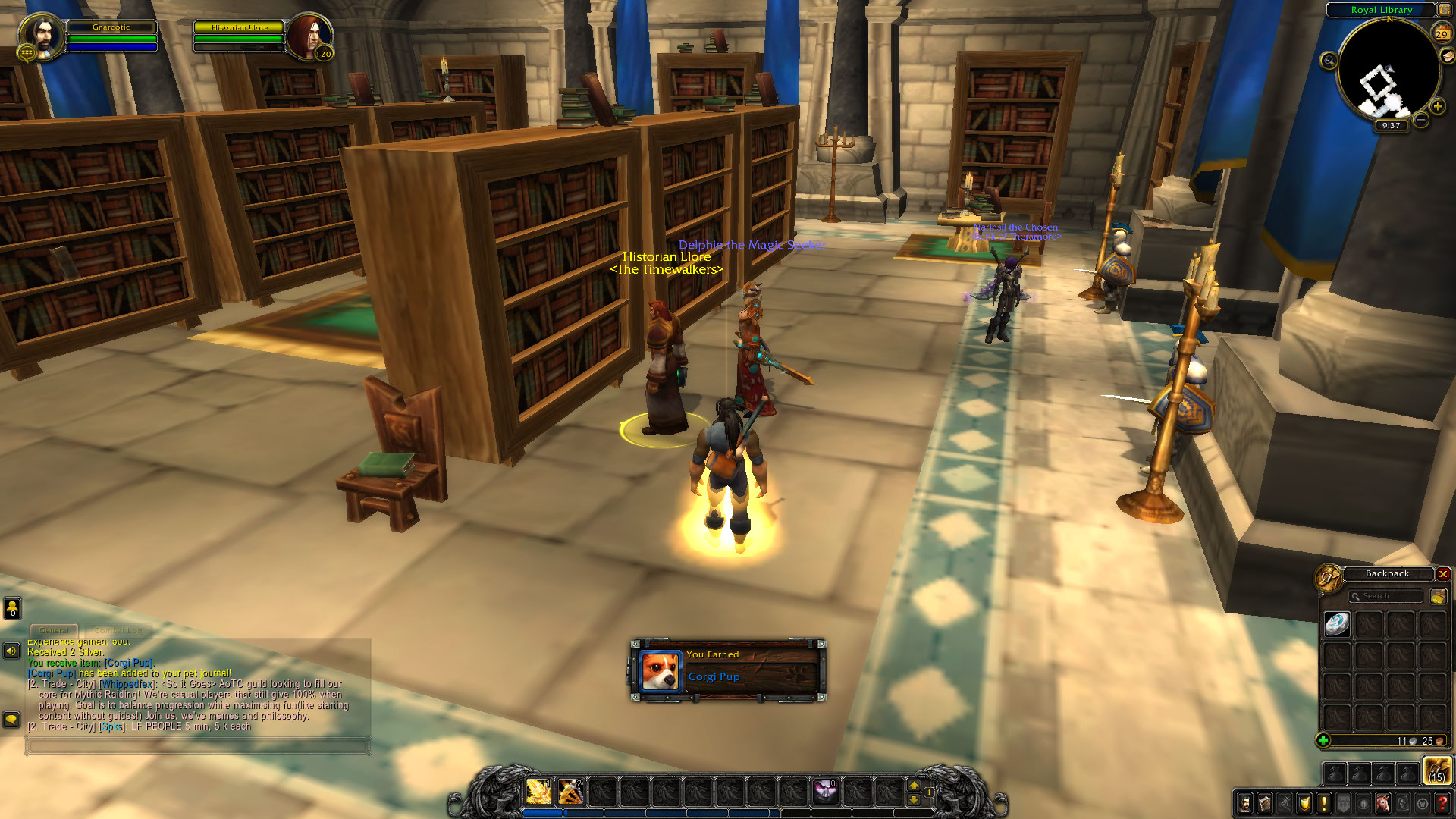Open the minimap tracking magnifier button

coord(1329,61)
